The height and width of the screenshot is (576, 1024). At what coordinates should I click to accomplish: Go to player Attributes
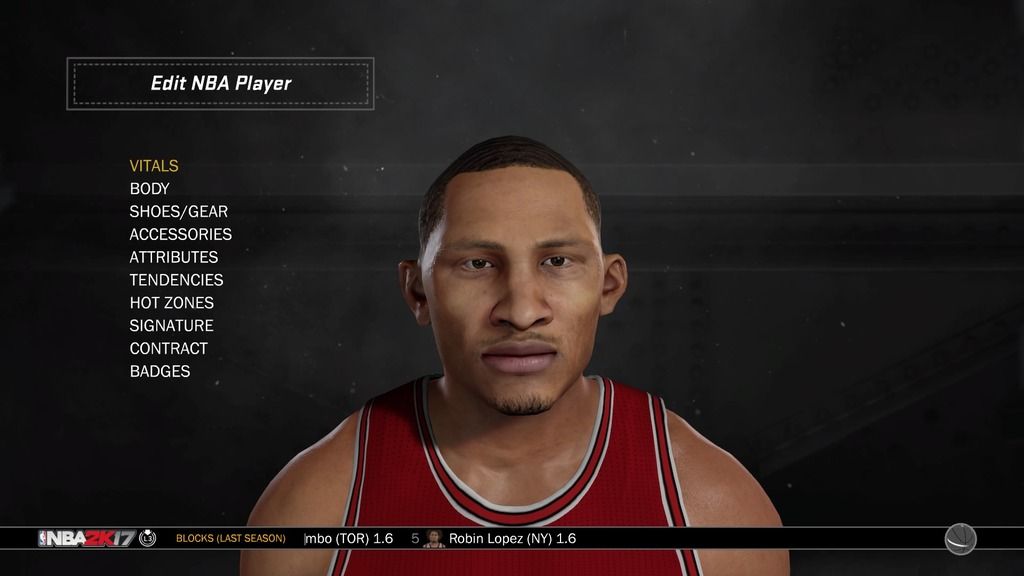[173, 257]
